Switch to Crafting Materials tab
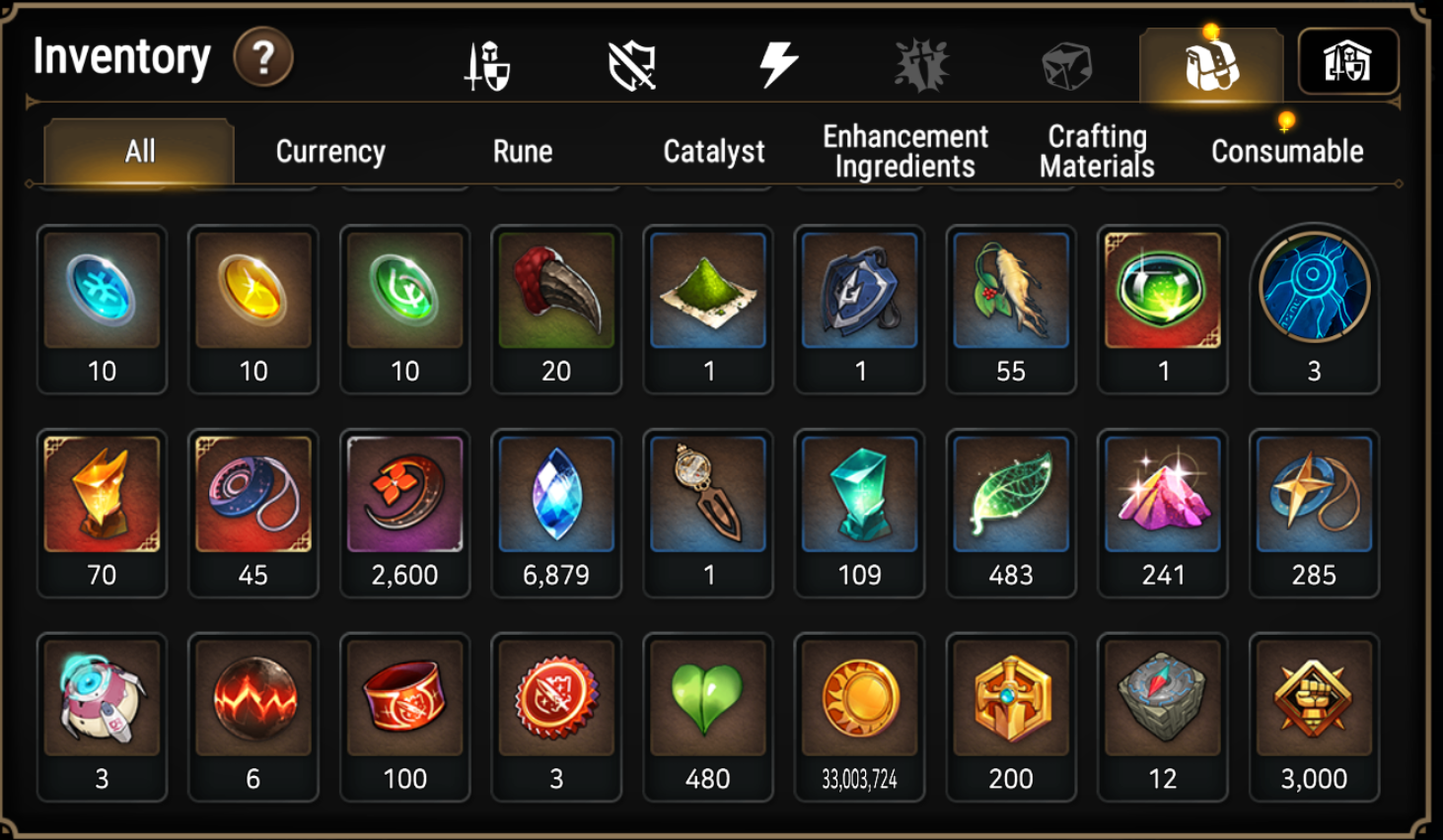This screenshot has height=840, width=1443. [1097, 151]
